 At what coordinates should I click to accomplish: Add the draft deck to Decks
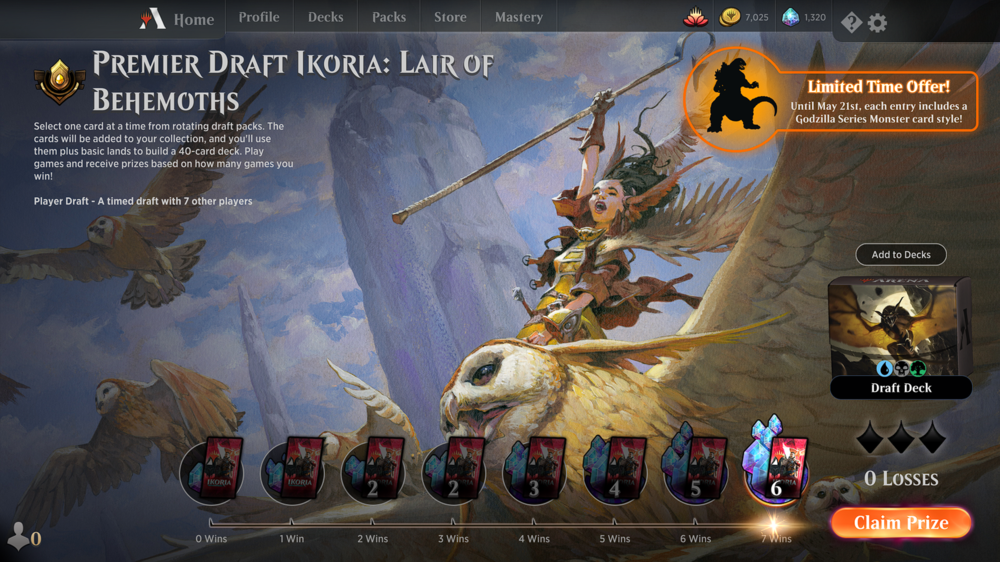[901, 255]
